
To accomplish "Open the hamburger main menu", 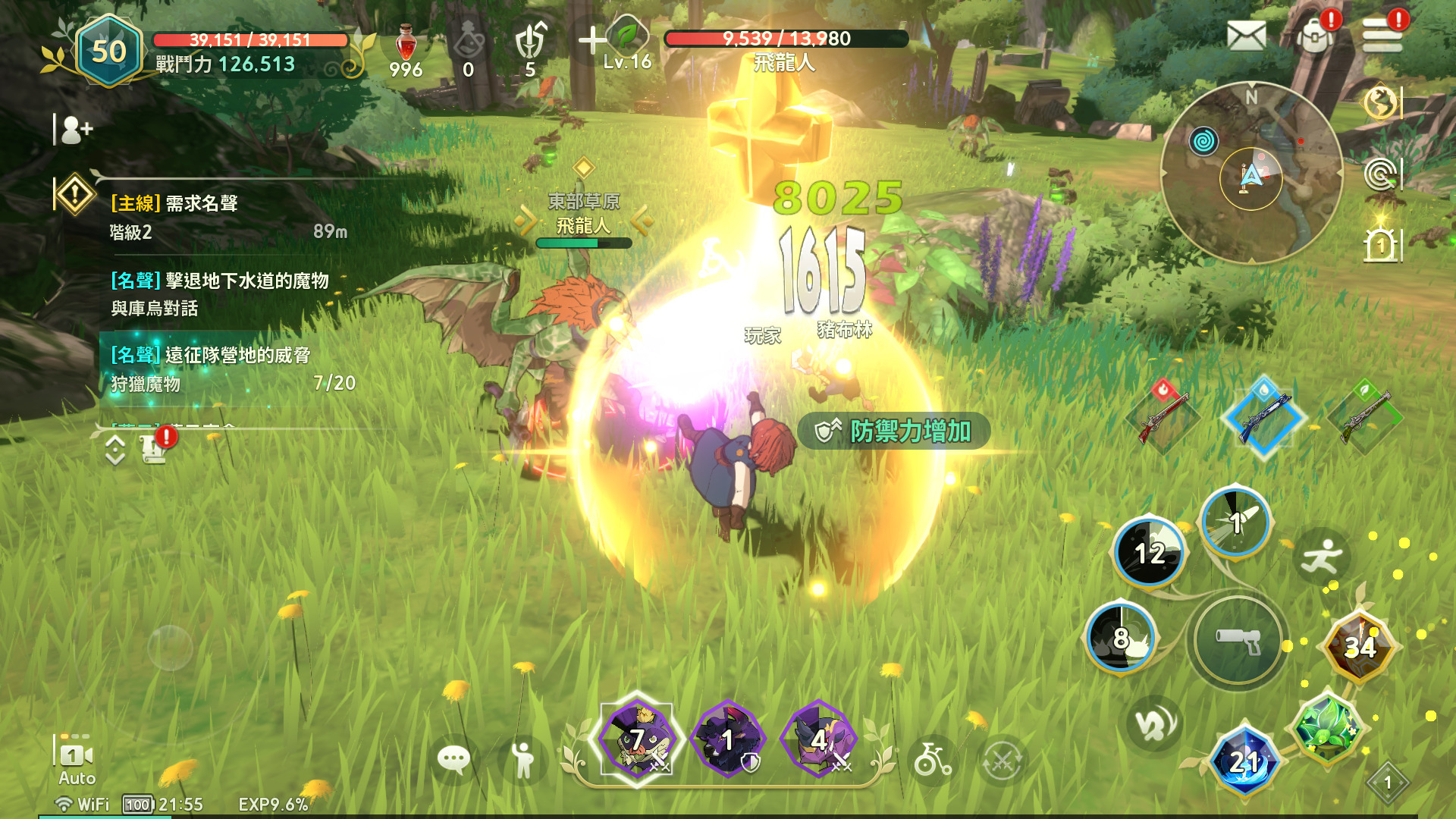I will 1382,35.
